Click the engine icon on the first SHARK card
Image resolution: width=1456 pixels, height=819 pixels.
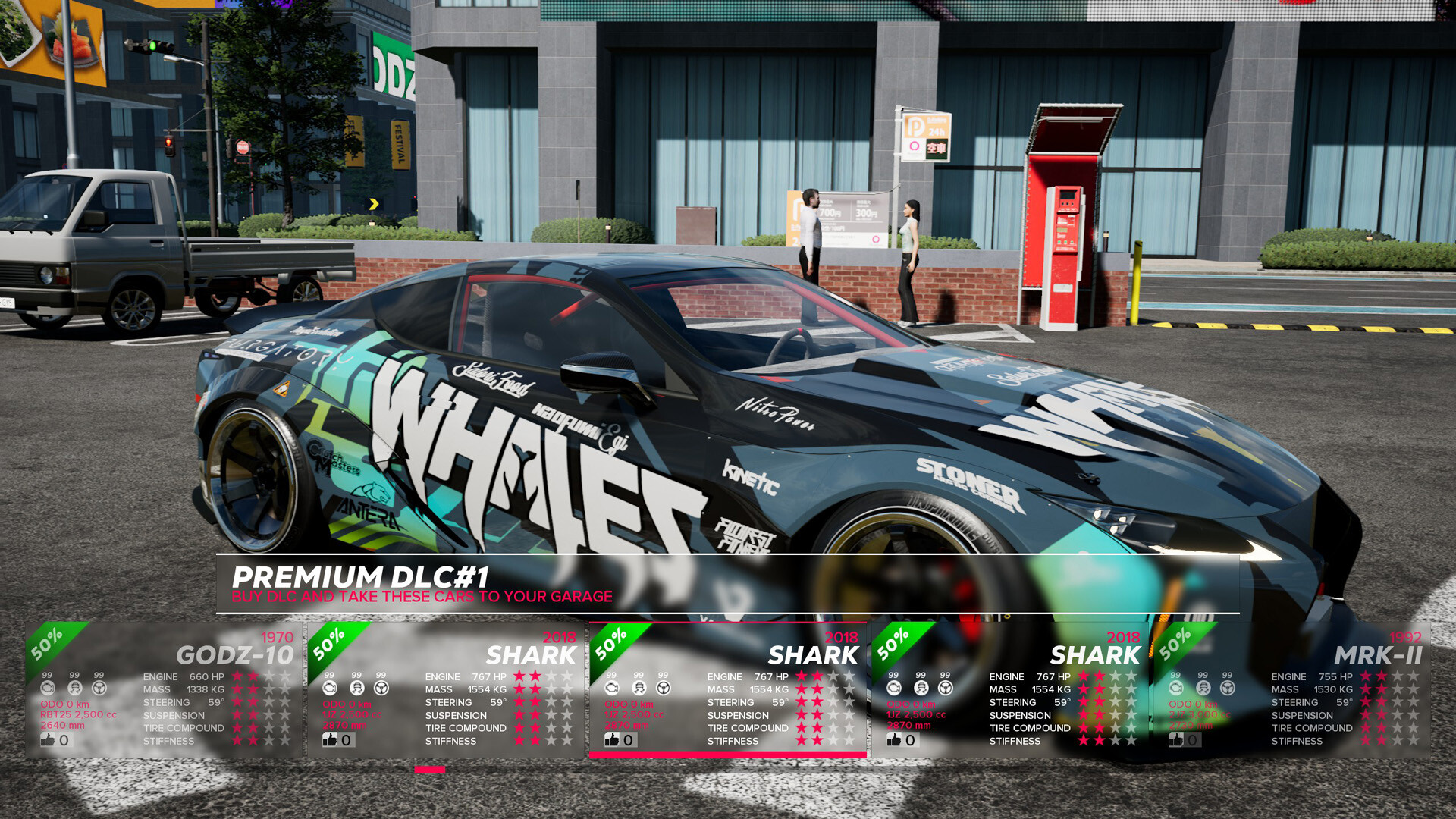[329, 687]
